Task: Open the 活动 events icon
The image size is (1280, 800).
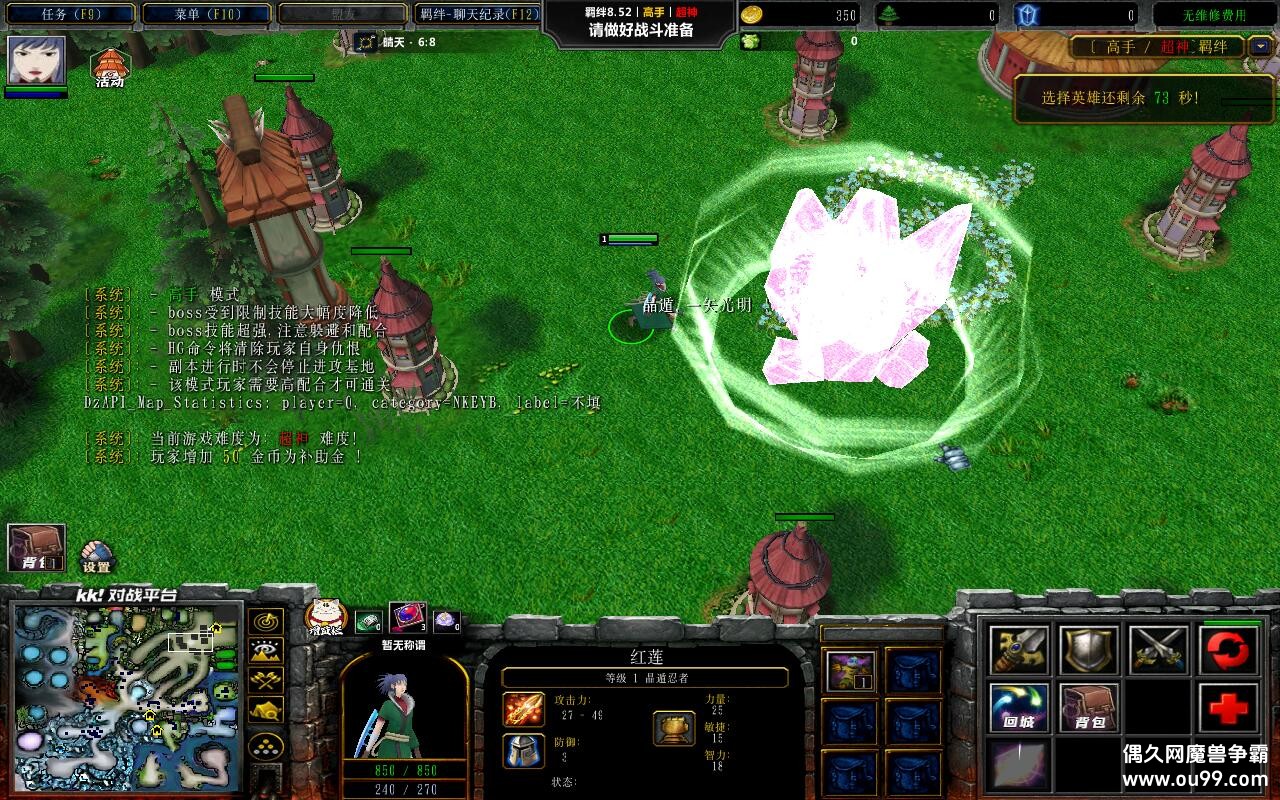Action: click(x=110, y=68)
